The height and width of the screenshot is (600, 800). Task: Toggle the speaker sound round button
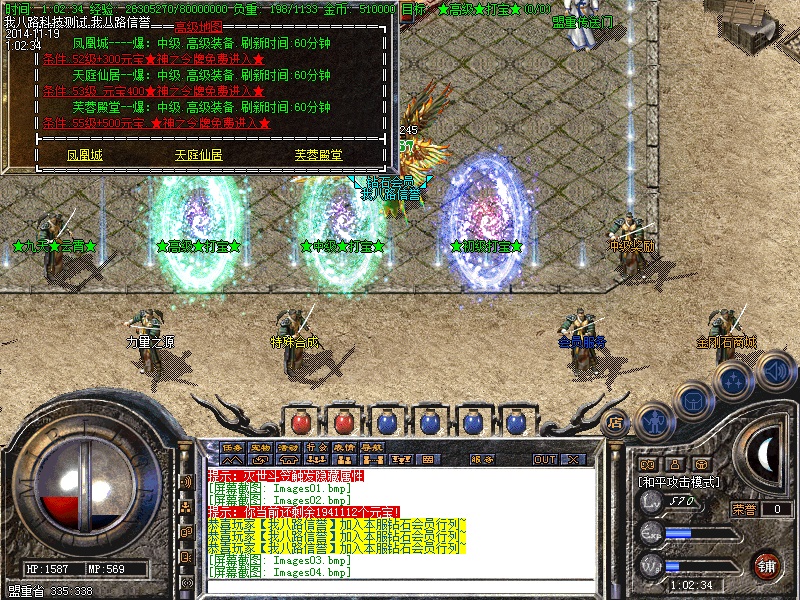[x=775, y=370]
